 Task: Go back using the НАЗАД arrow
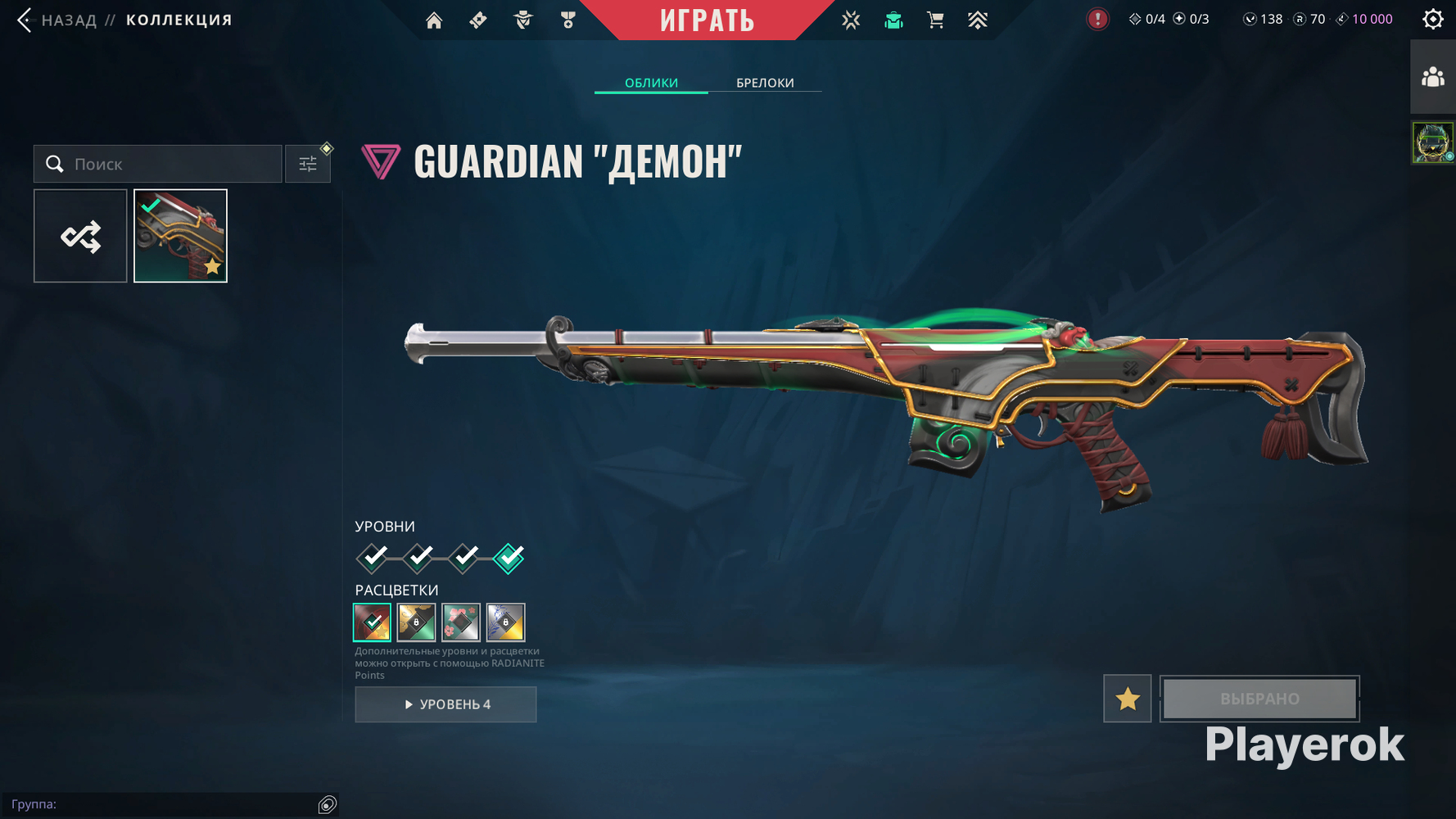click(x=25, y=20)
